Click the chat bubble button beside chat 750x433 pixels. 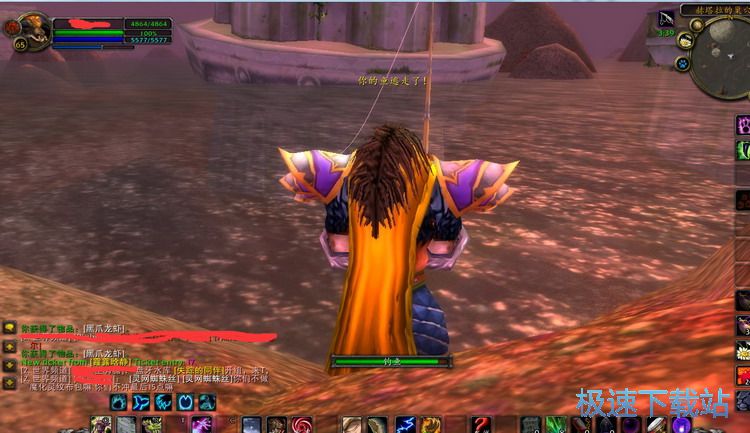(x=9, y=327)
